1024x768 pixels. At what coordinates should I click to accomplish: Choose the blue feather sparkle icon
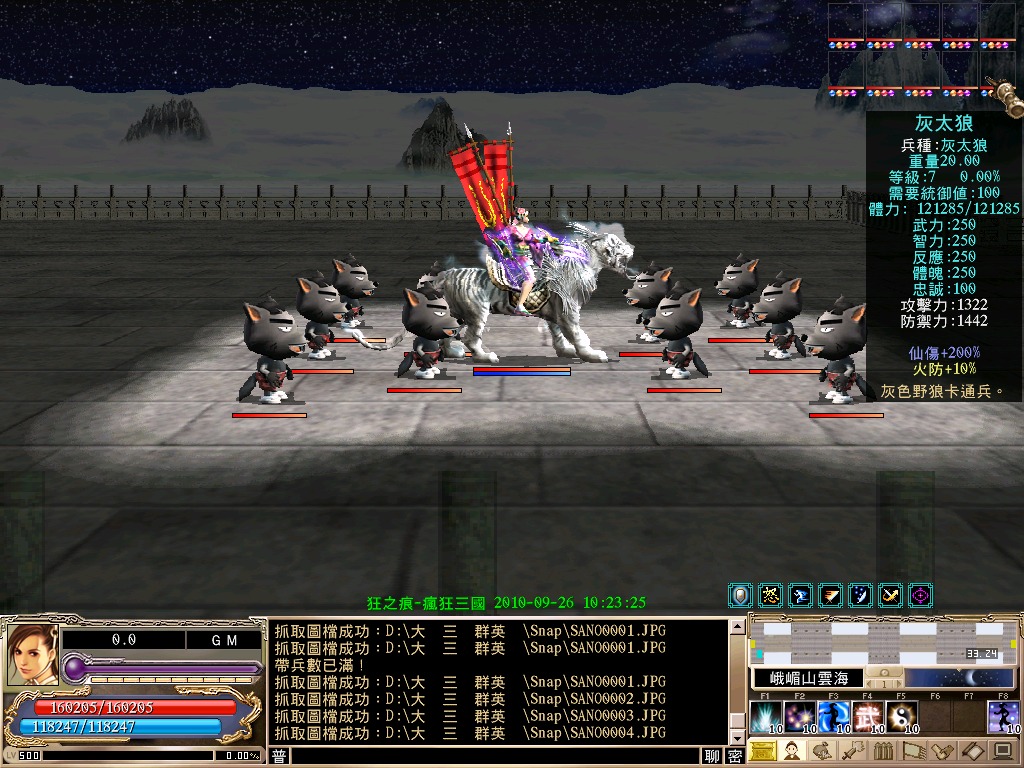[860, 596]
